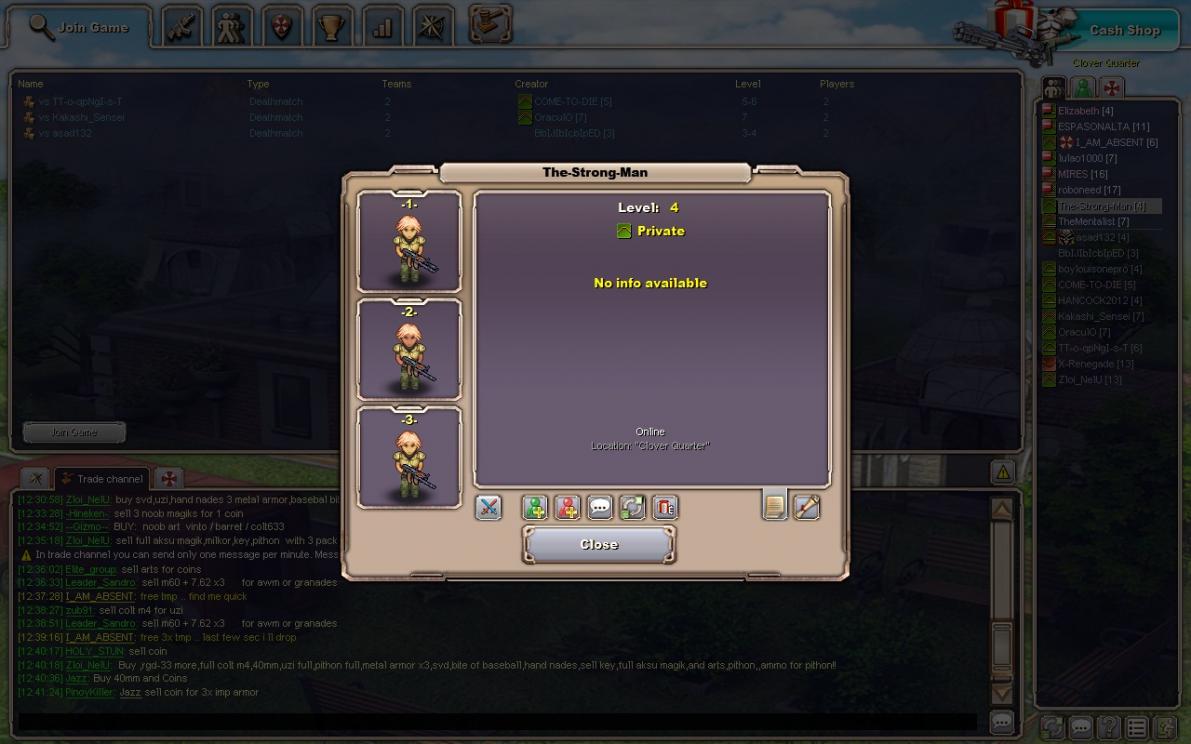Add player with the green person icon
The width and height of the screenshot is (1191, 744).
click(x=535, y=507)
